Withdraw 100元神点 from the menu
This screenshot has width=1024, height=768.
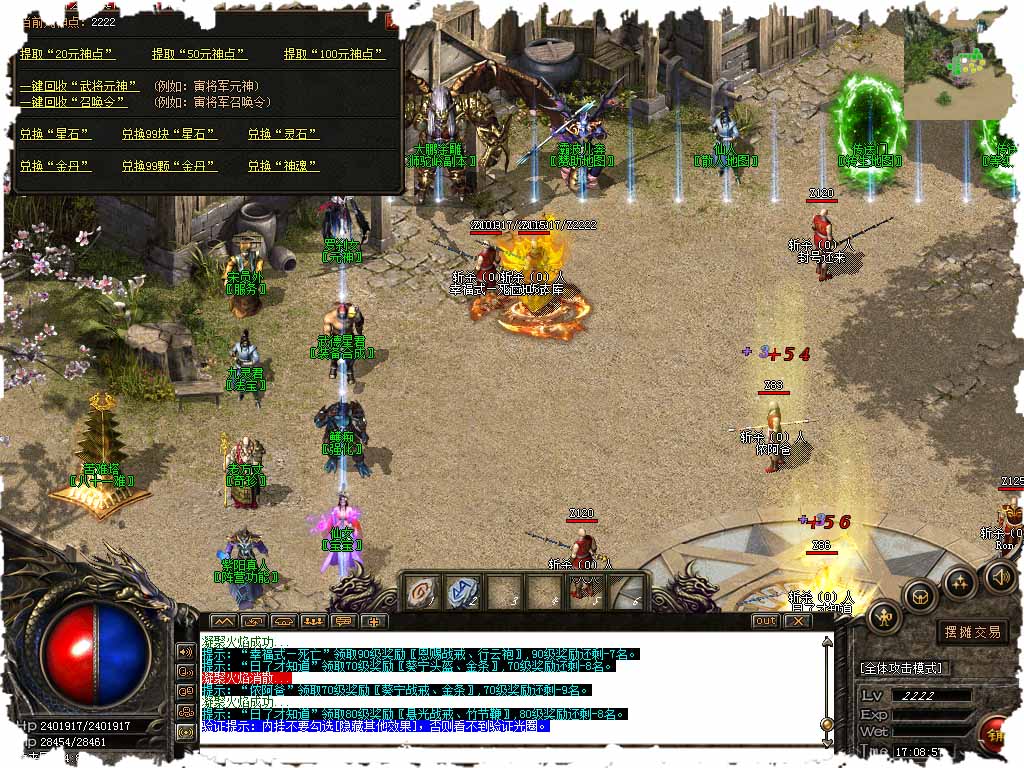(335, 54)
